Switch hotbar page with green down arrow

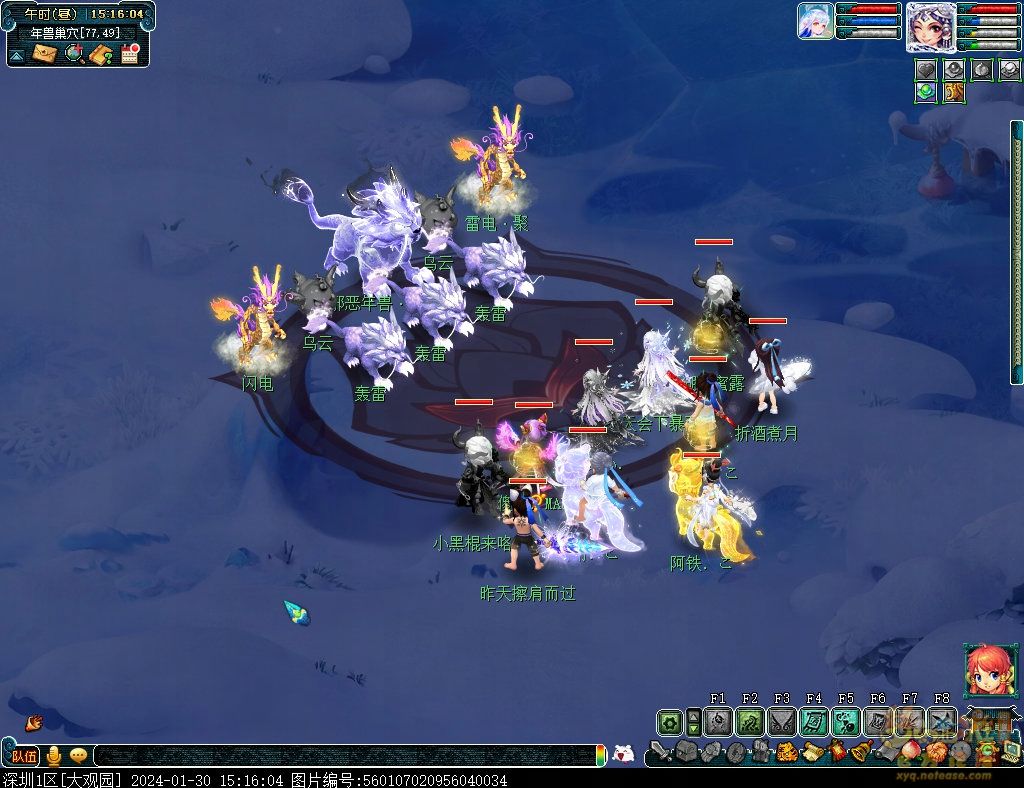693,729
